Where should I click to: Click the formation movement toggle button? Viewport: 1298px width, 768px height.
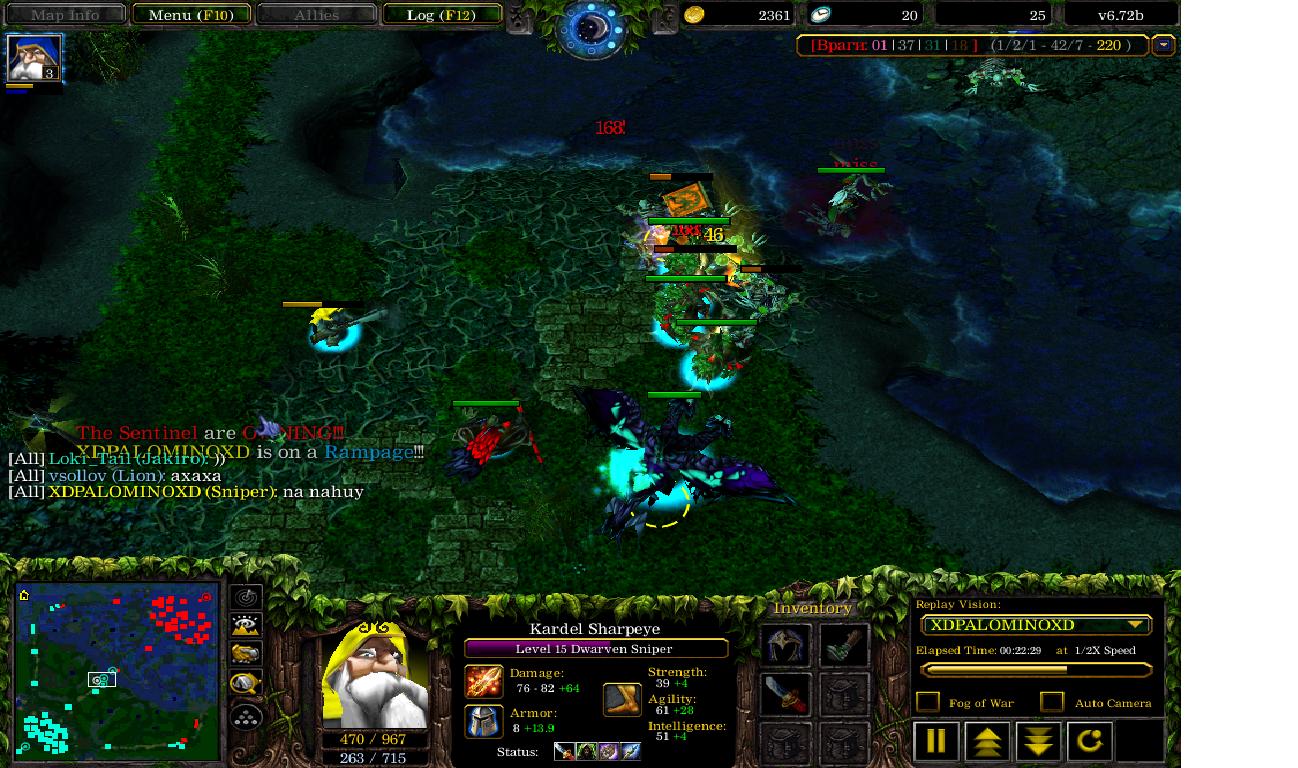click(x=246, y=716)
